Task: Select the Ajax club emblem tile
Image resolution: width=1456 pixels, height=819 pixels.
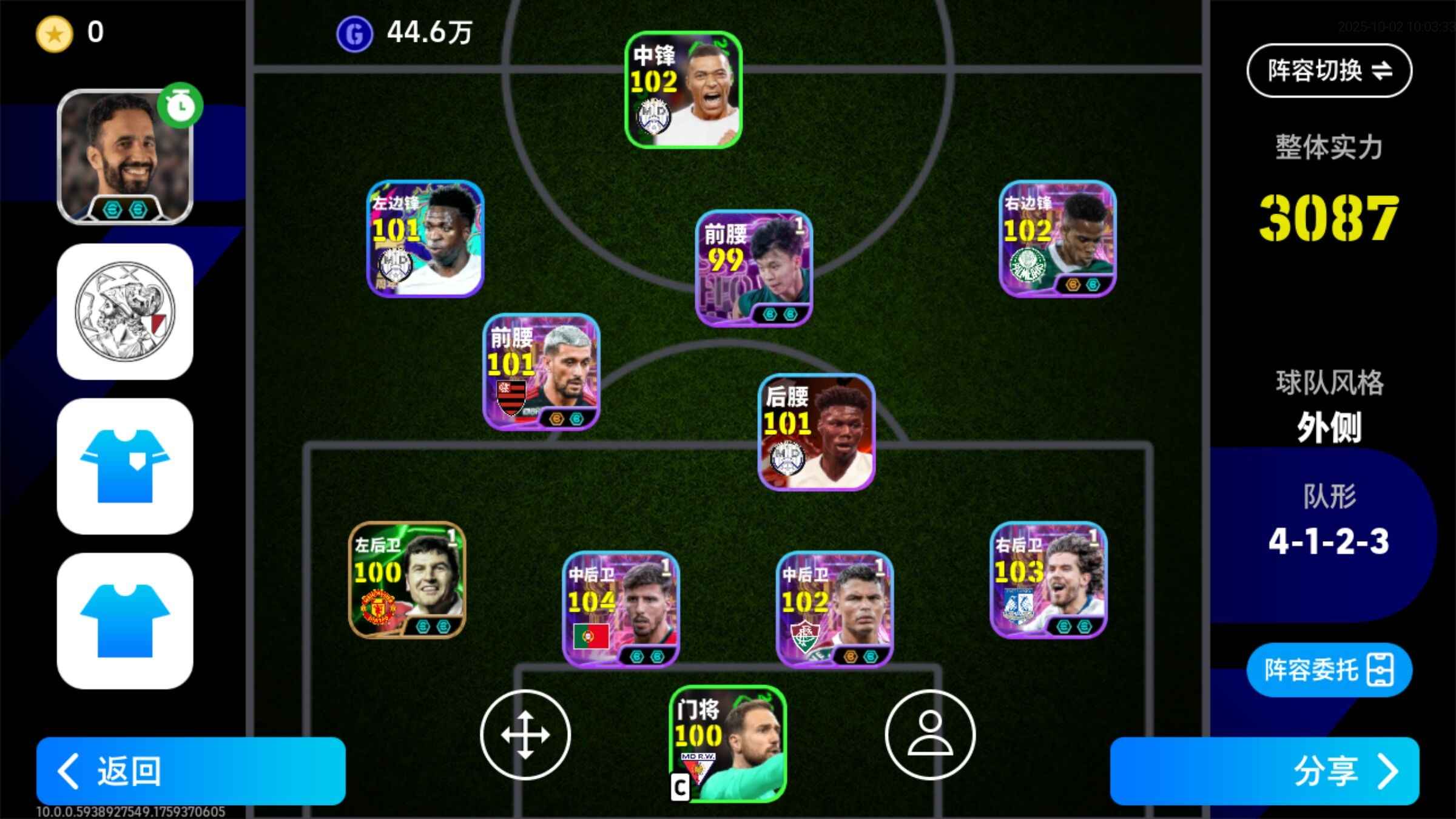Action: (125, 312)
